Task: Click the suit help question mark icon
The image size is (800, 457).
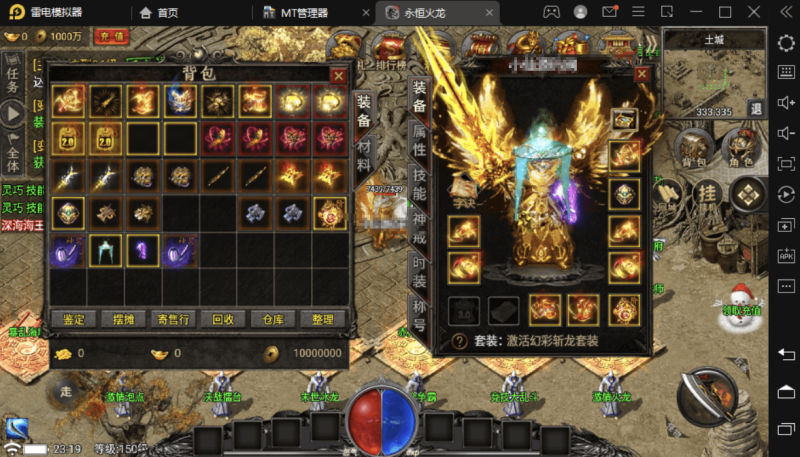Action: [459, 340]
